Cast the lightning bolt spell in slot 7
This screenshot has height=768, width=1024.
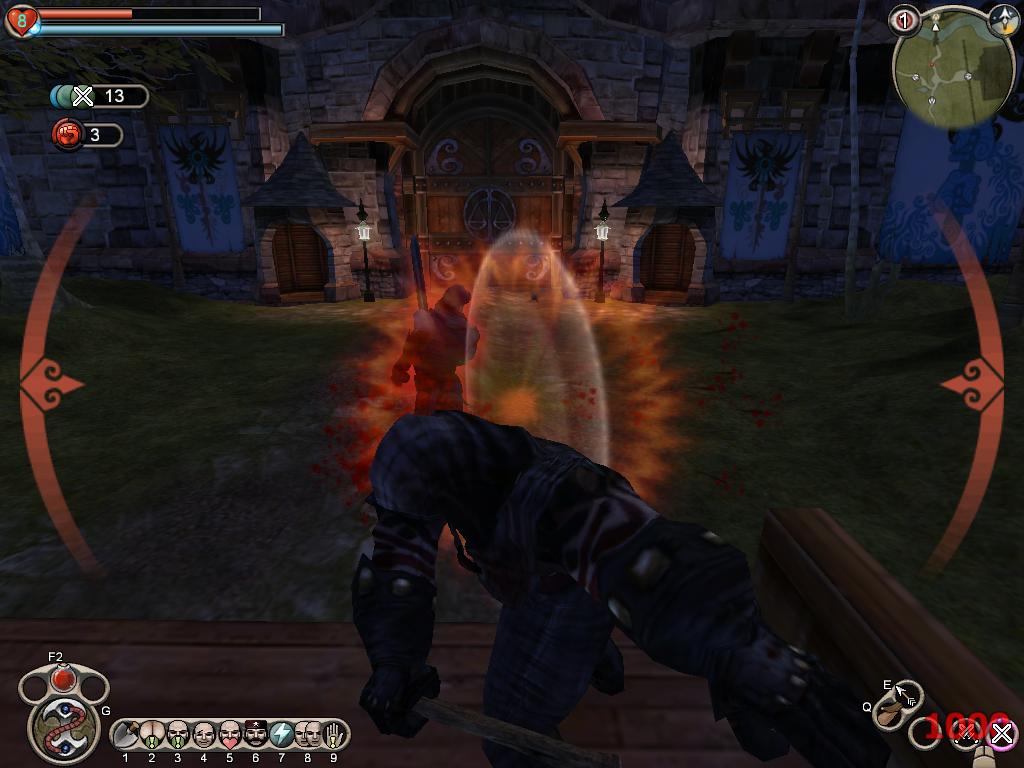click(282, 735)
